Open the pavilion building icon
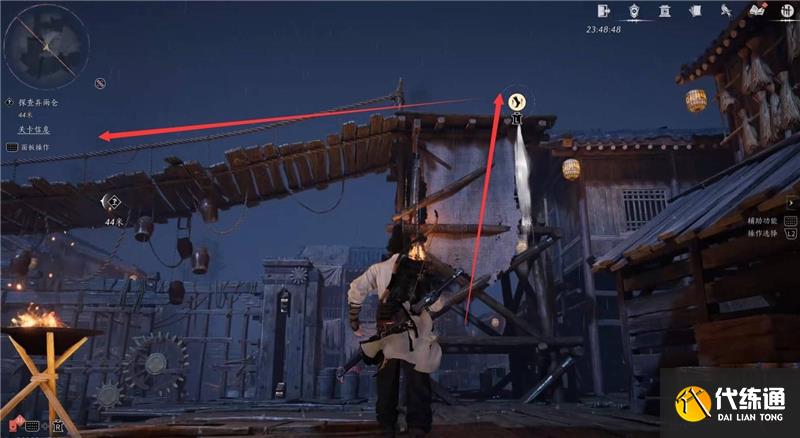800x438 pixels. (x=664, y=11)
